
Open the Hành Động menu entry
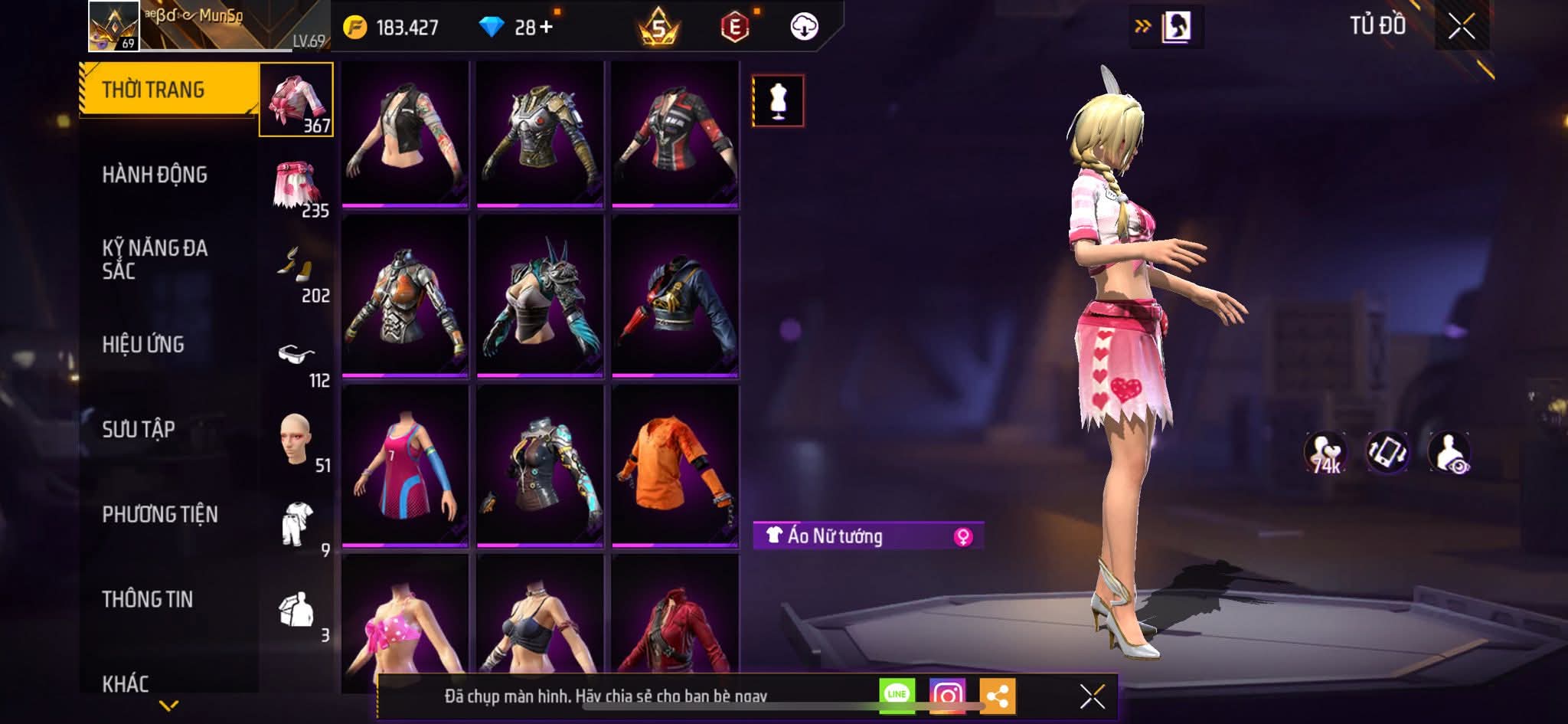tap(155, 175)
